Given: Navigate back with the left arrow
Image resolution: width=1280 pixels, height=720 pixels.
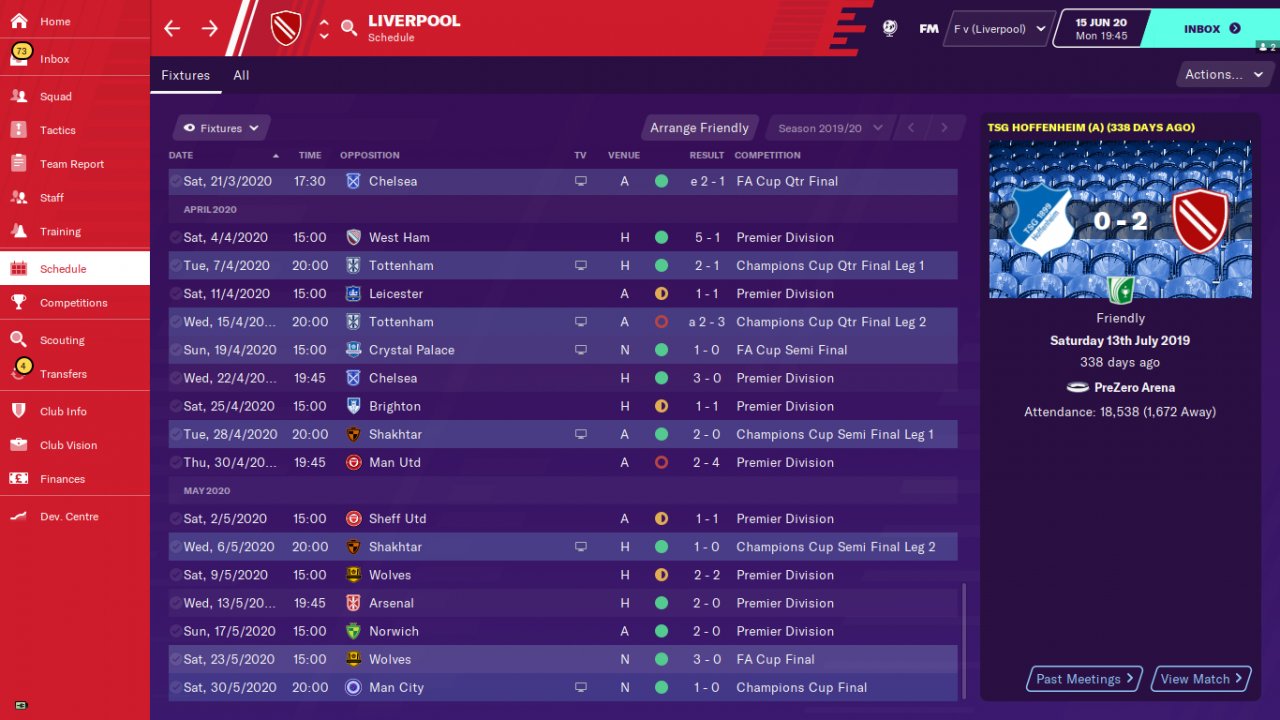Looking at the screenshot, I should point(172,28).
